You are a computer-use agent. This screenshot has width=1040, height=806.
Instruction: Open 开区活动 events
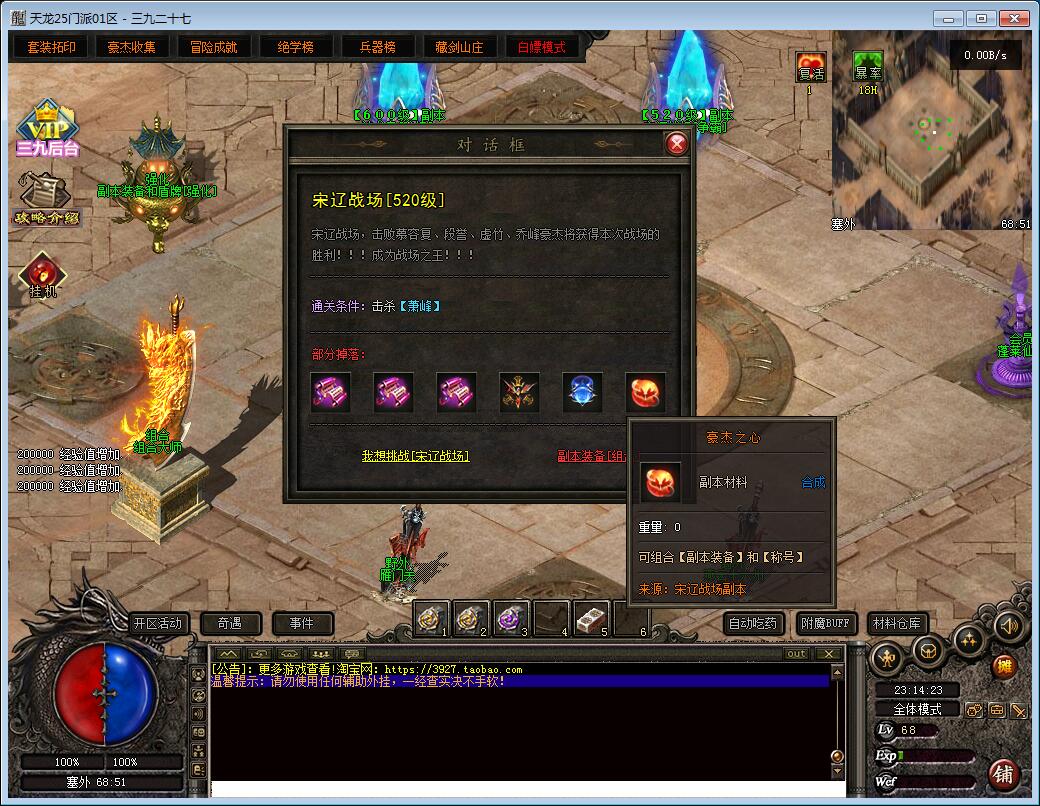[x=158, y=623]
